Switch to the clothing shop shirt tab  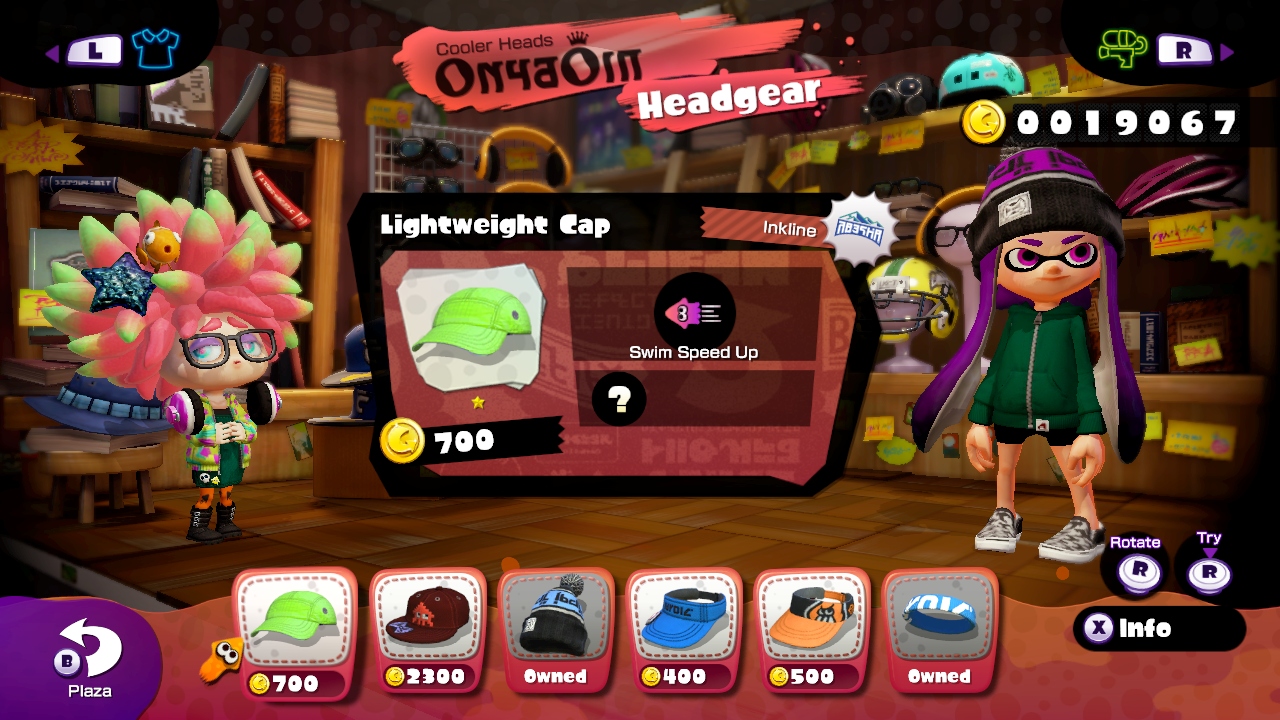click(x=154, y=47)
